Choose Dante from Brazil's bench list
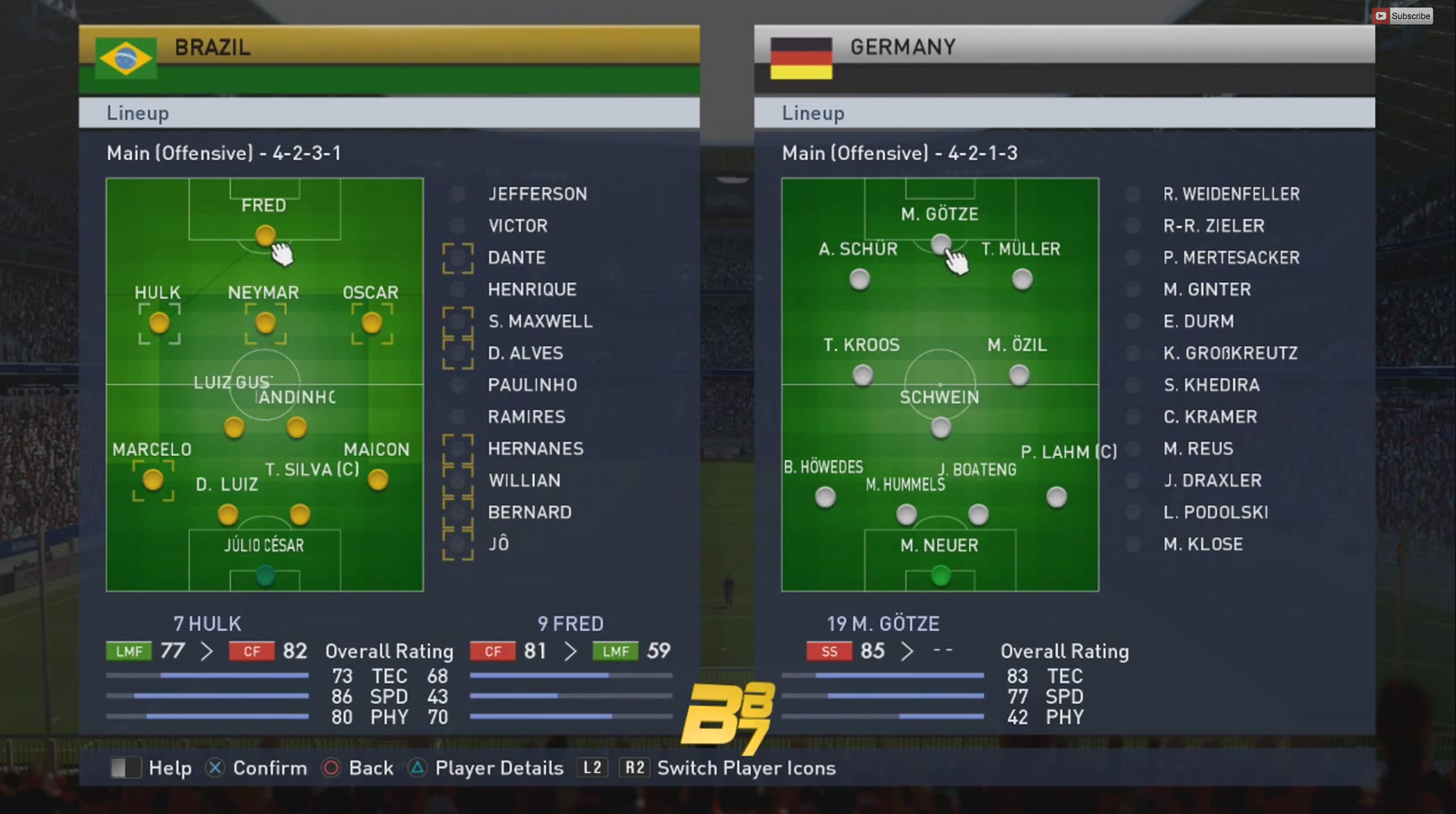Viewport: 1456px width, 814px height. [x=516, y=258]
